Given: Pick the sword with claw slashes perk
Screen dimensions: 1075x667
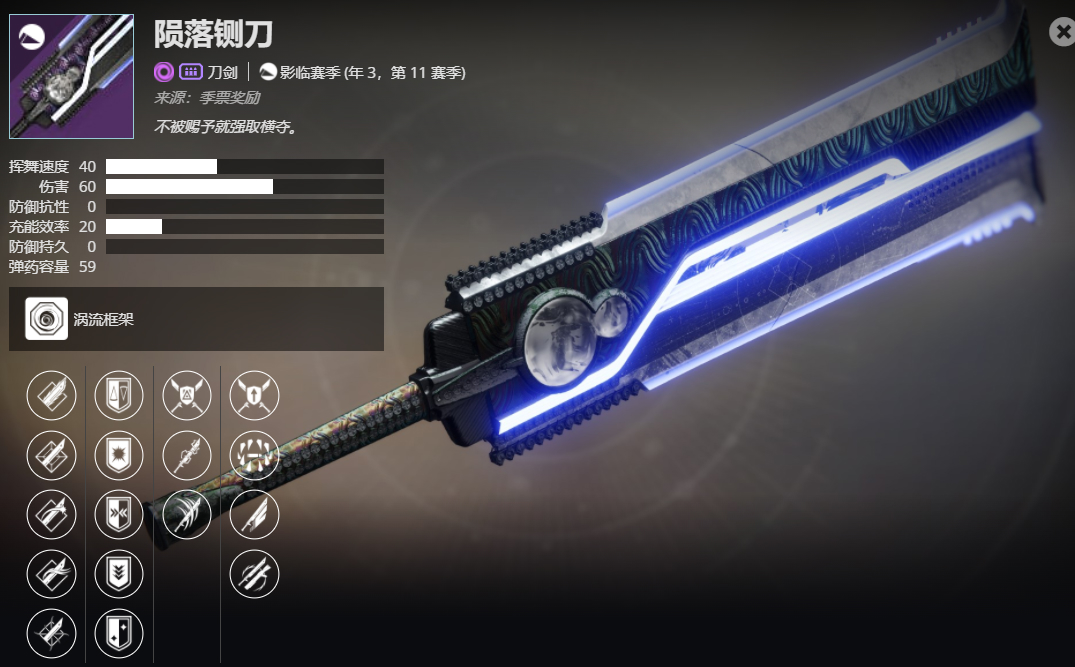Looking at the screenshot, I should (187, 515).
